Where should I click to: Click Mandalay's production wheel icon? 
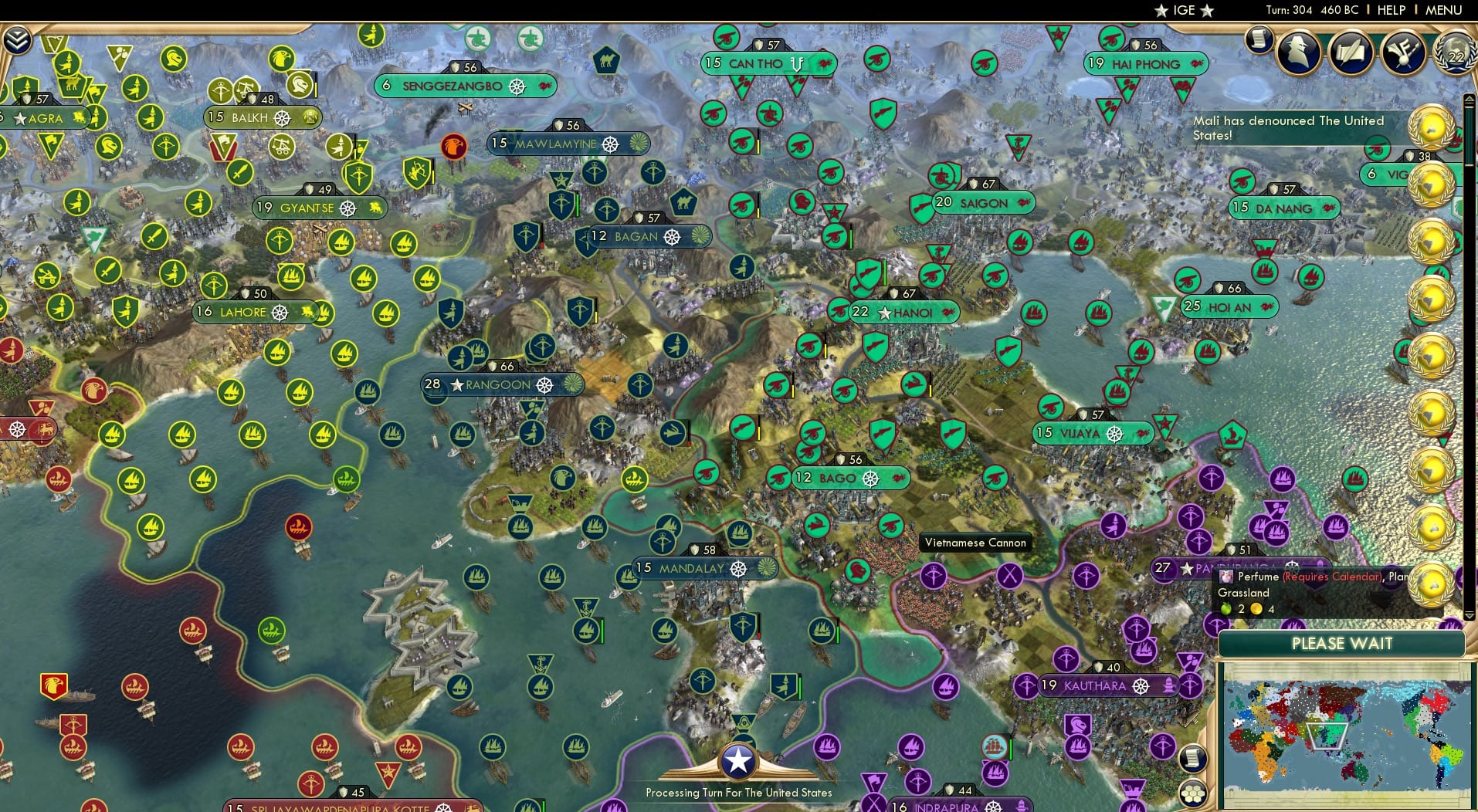[x=737, y=569]
